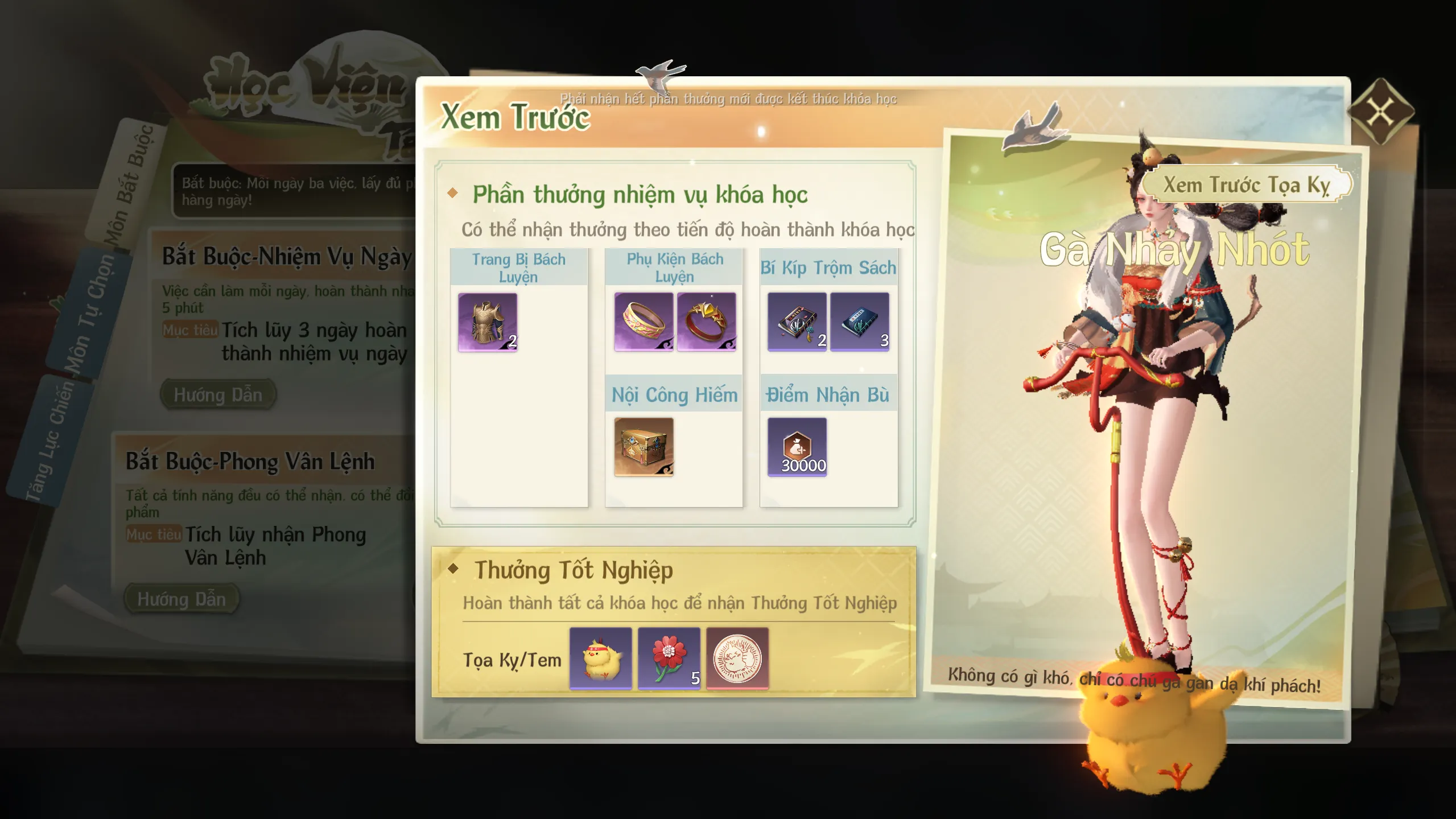Screen dimensions: 1456x819
Task: Open Hướng Dẫn for Phong Vân Lệnh
Action: point(182,599)
